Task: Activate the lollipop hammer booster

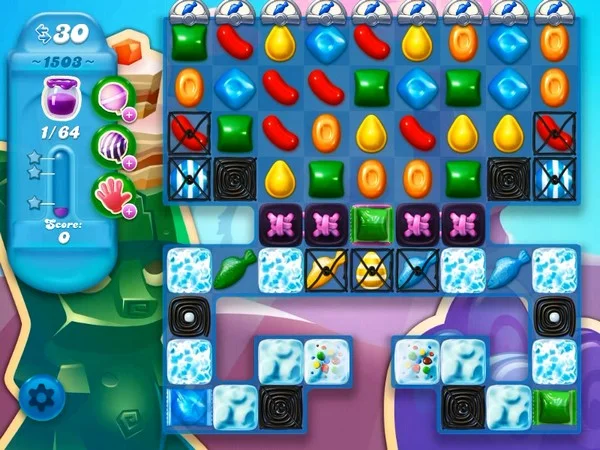Action: pyautogui.click(x=113, y=98)
